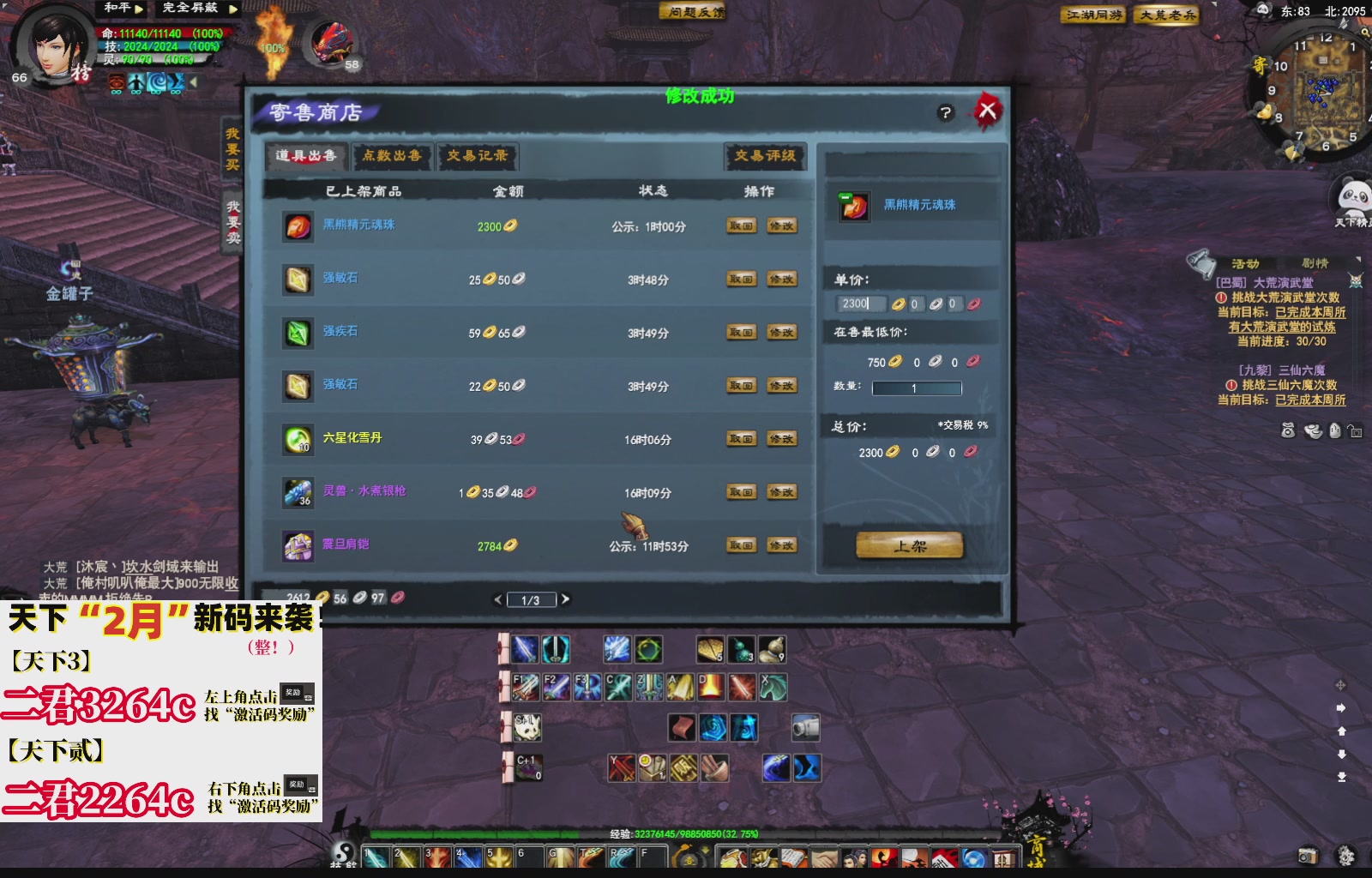Open the help question mark on shop window
Image resolution: width=1372 pixels, height=878 pixels.
[x=945, y=113]
